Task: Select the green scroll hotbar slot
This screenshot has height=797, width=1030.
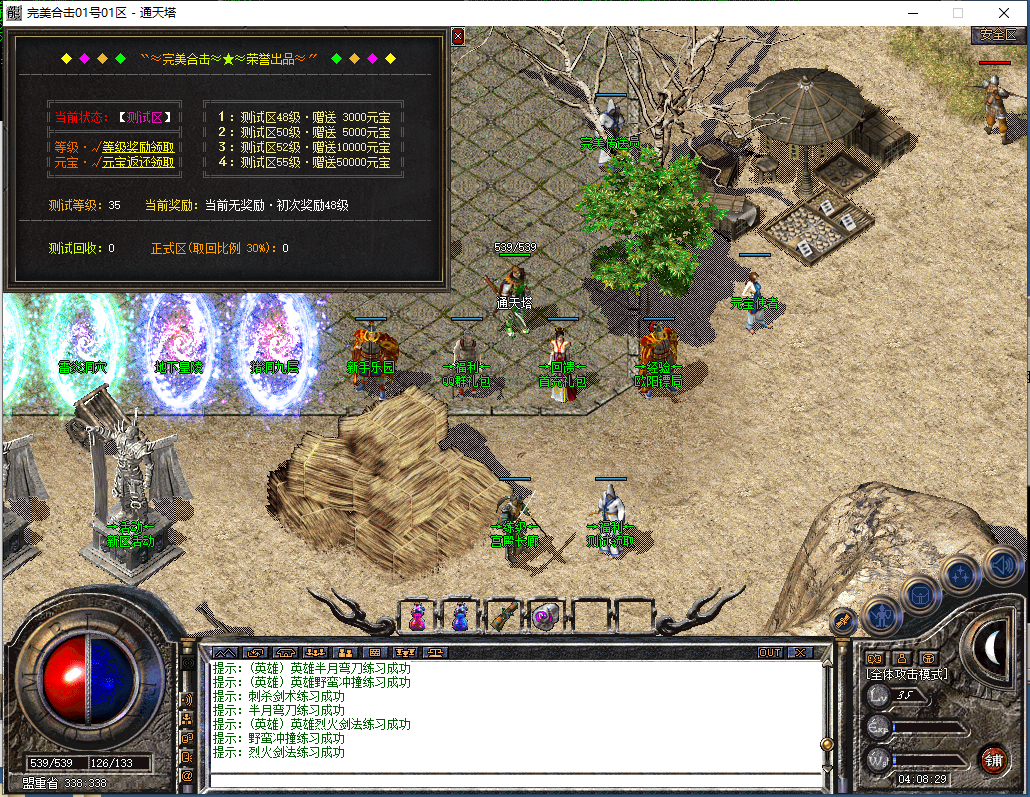Action: 503,616
